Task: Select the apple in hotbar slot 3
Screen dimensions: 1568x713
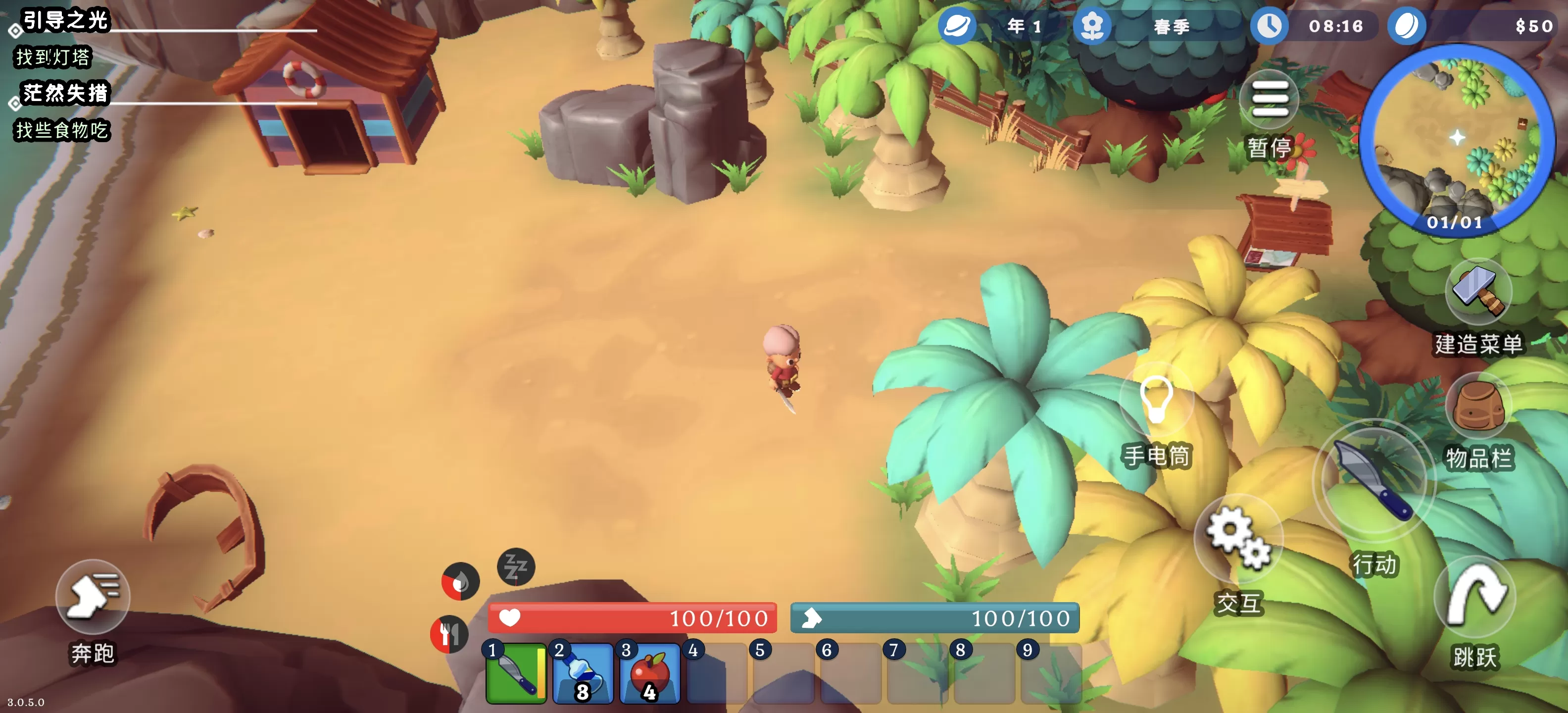Action: pyautogui.click(x=649, y=673)
